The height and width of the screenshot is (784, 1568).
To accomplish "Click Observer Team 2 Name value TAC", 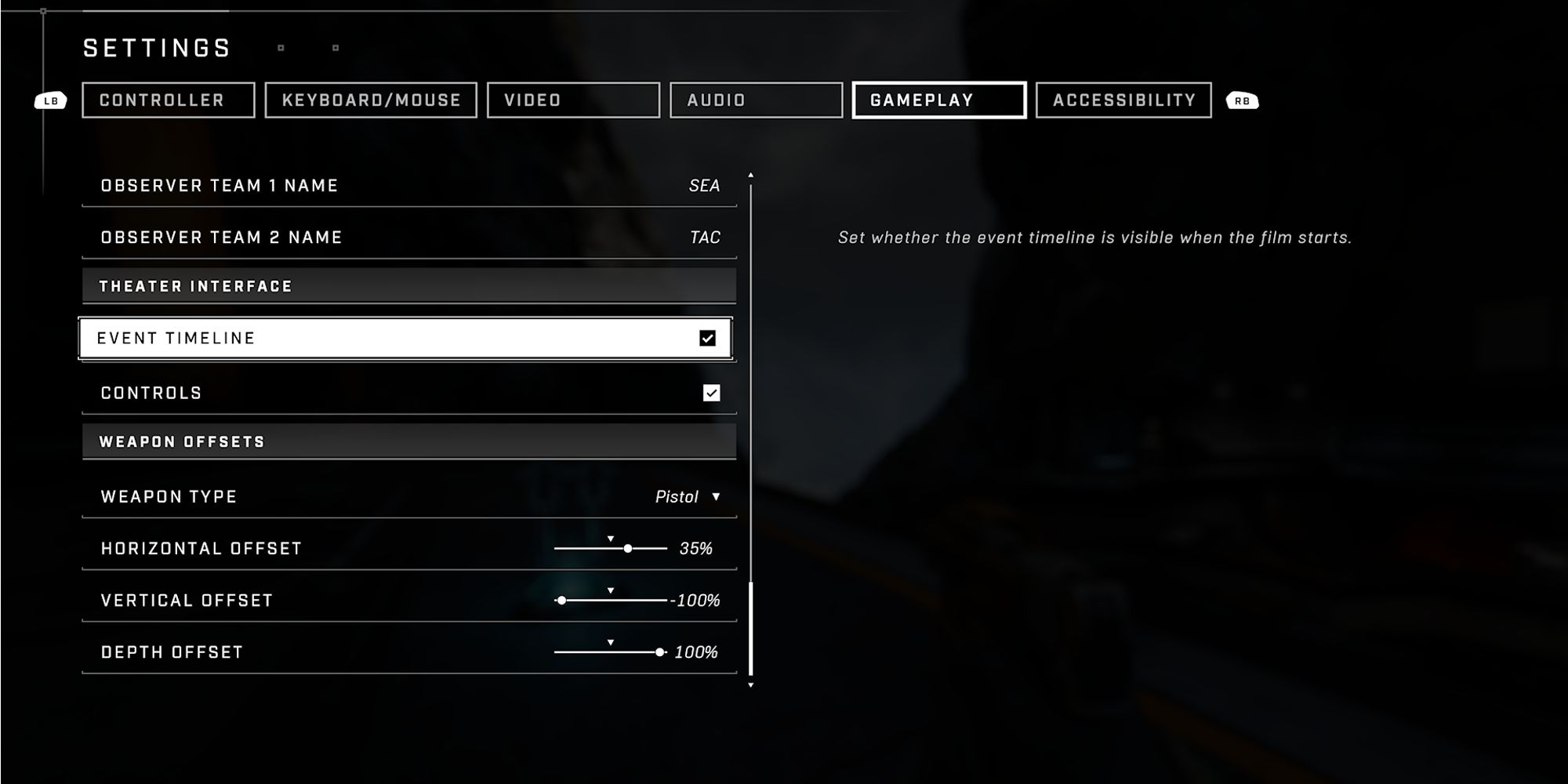I will [703, 237].
